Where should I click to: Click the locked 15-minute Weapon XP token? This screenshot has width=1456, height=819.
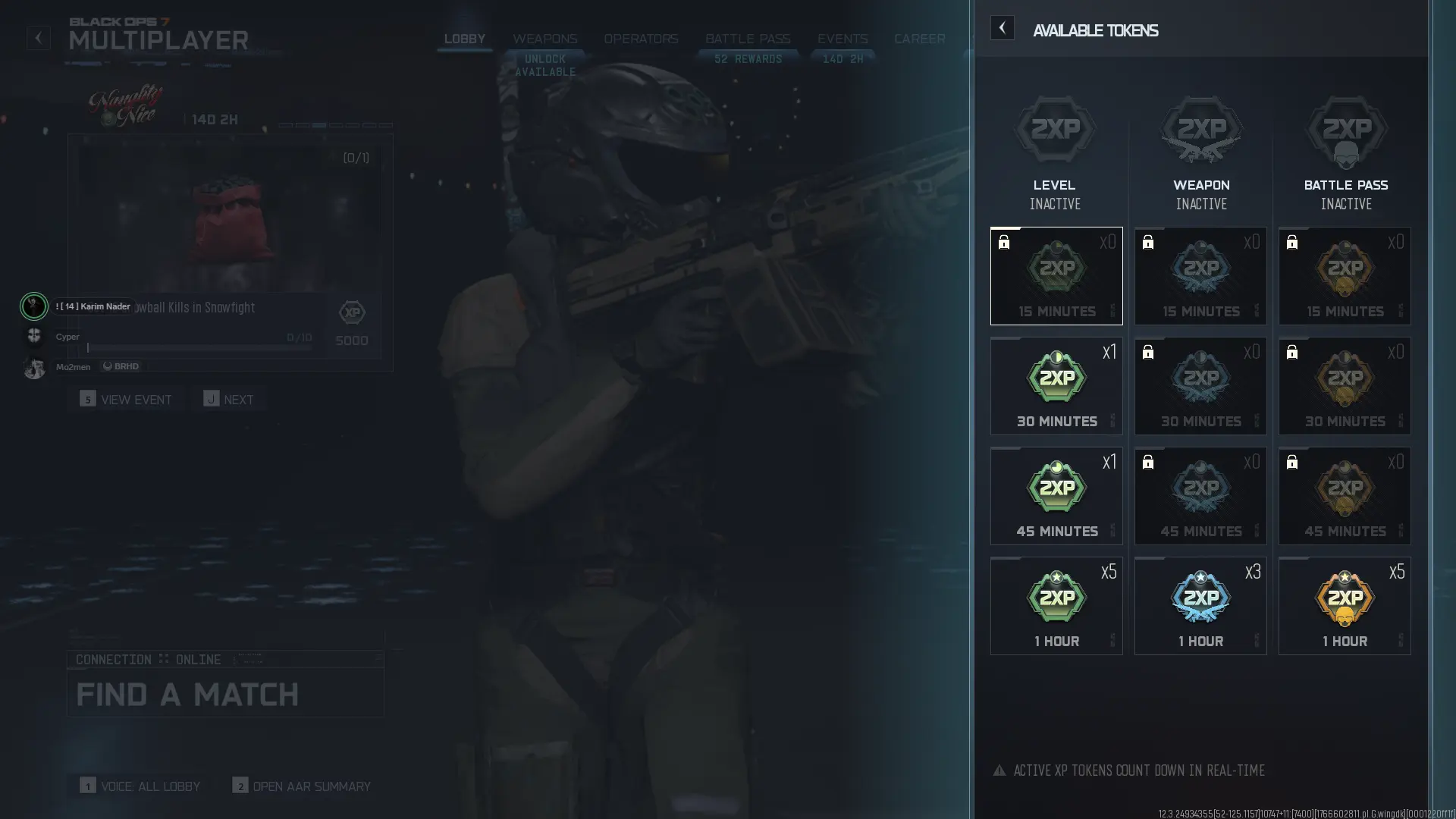(1200, 275)
